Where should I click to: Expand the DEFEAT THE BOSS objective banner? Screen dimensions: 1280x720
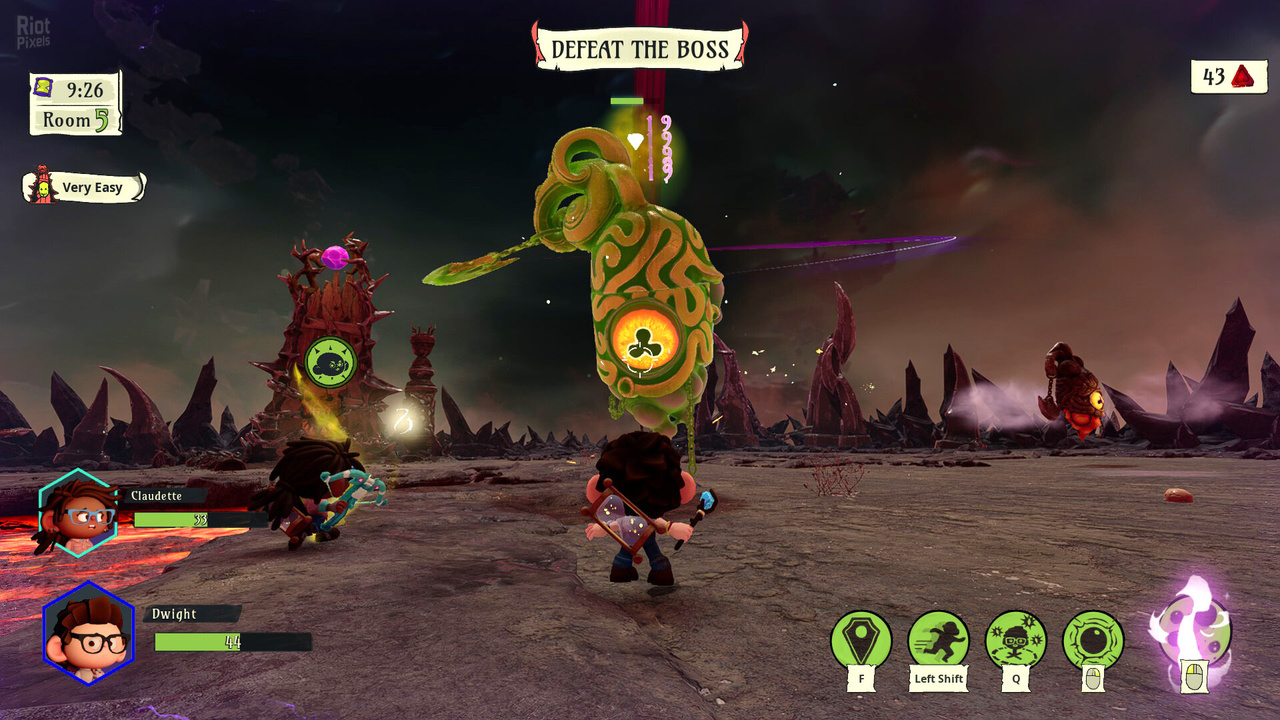pyautogui.click(x=639, y=47)
